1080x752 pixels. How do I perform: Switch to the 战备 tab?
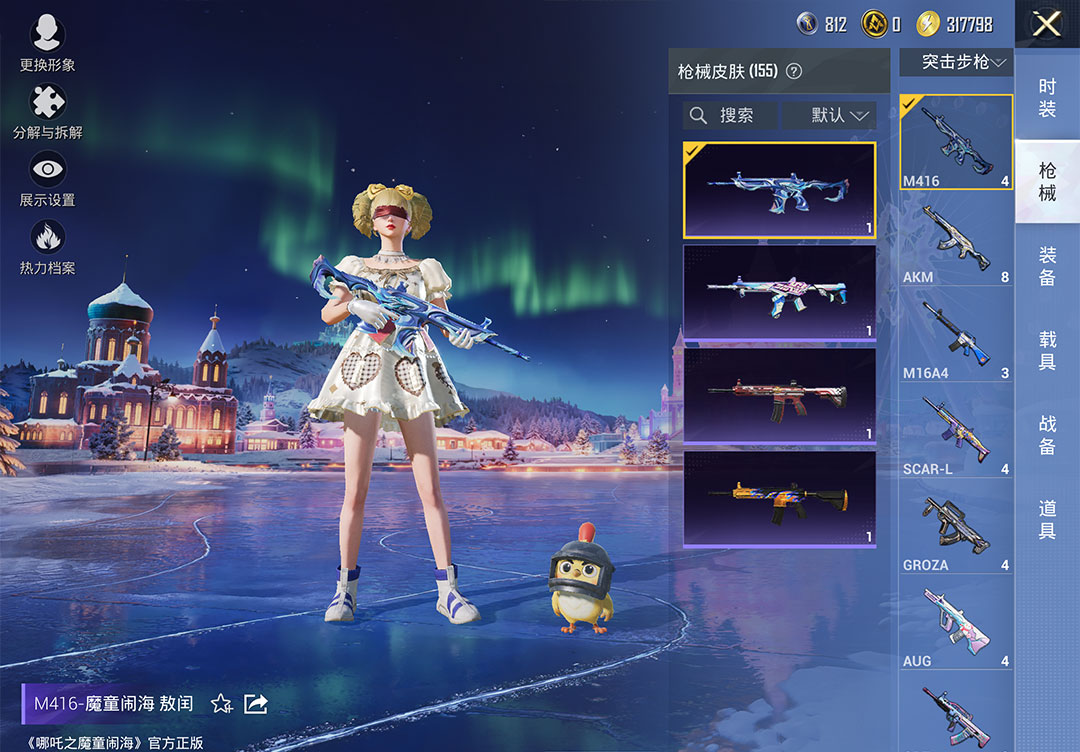pos(1047,436)
